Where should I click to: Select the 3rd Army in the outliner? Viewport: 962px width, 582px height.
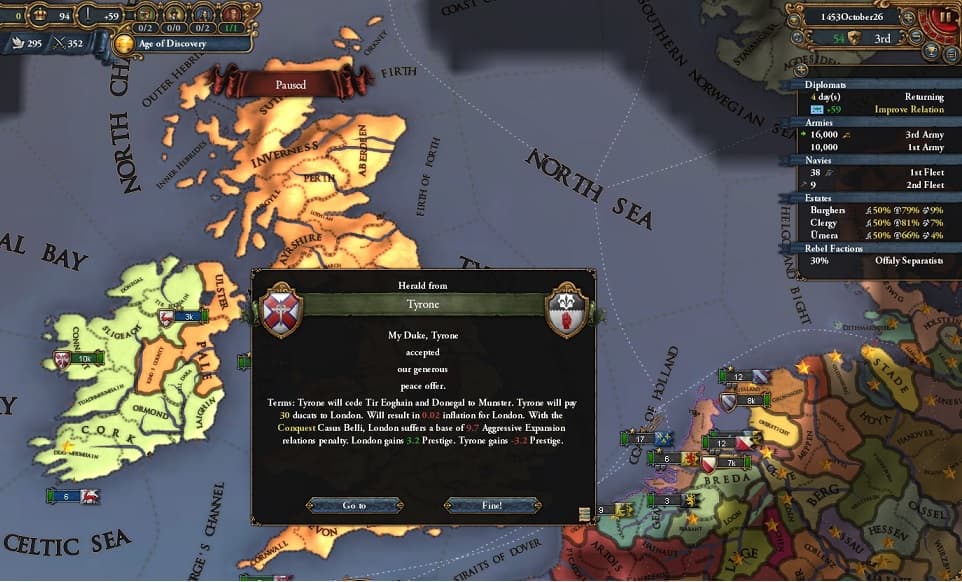point(880,133)
